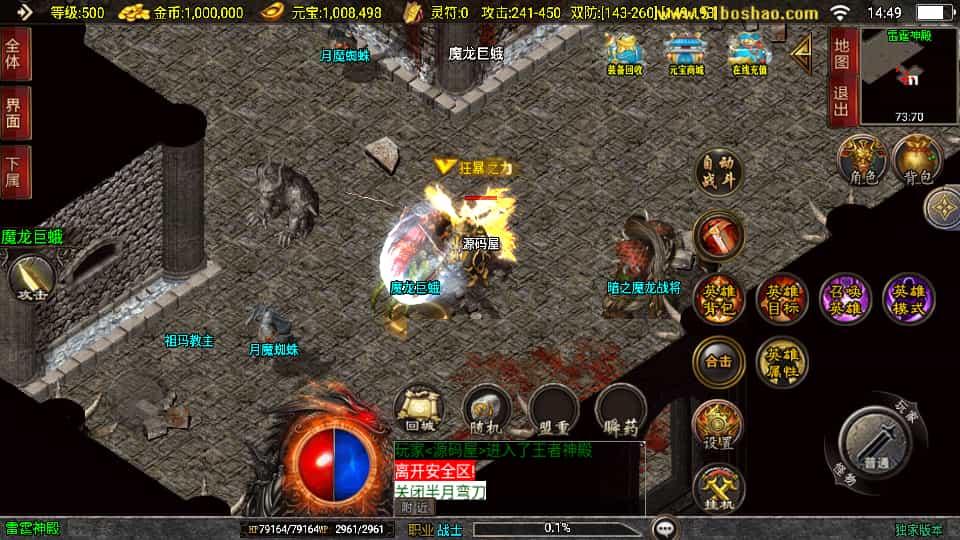
Task: Activate the 合击 combo attack
Action: 718,361
